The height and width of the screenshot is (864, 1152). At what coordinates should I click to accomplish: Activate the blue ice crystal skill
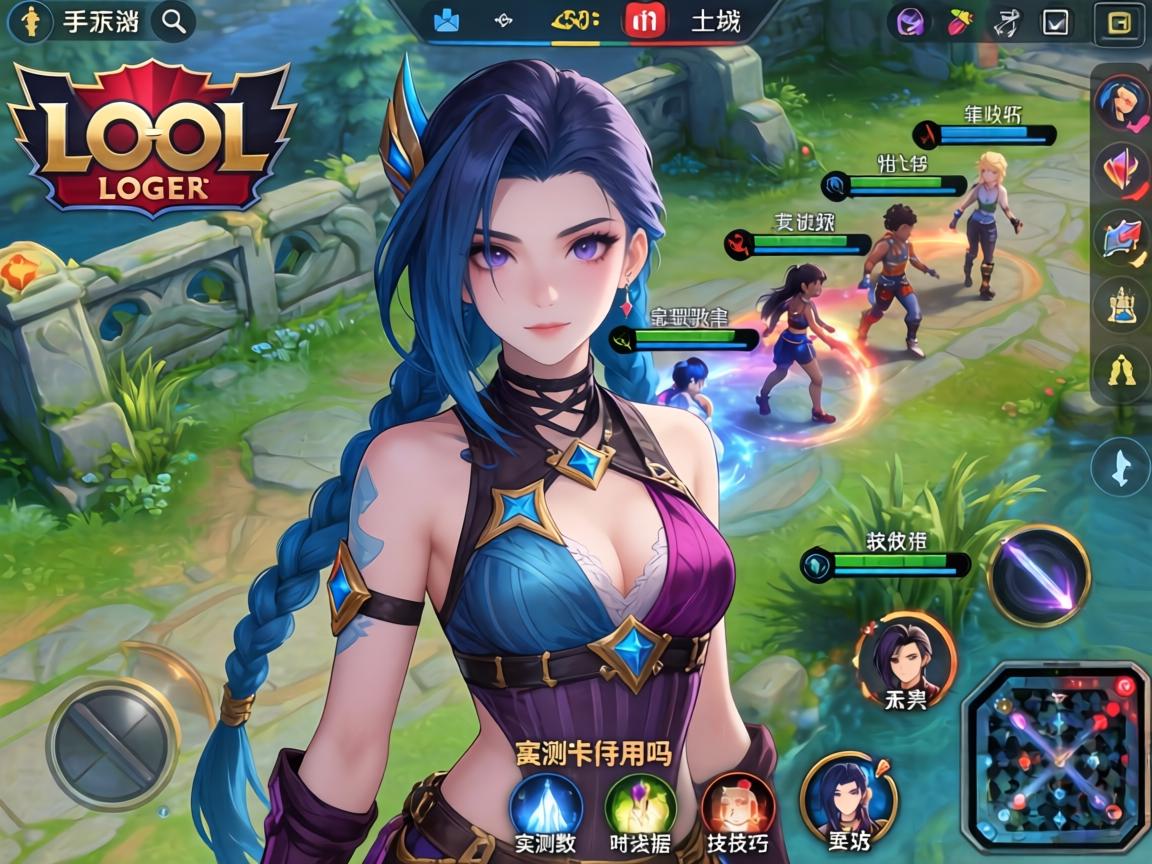pos(546,806)
